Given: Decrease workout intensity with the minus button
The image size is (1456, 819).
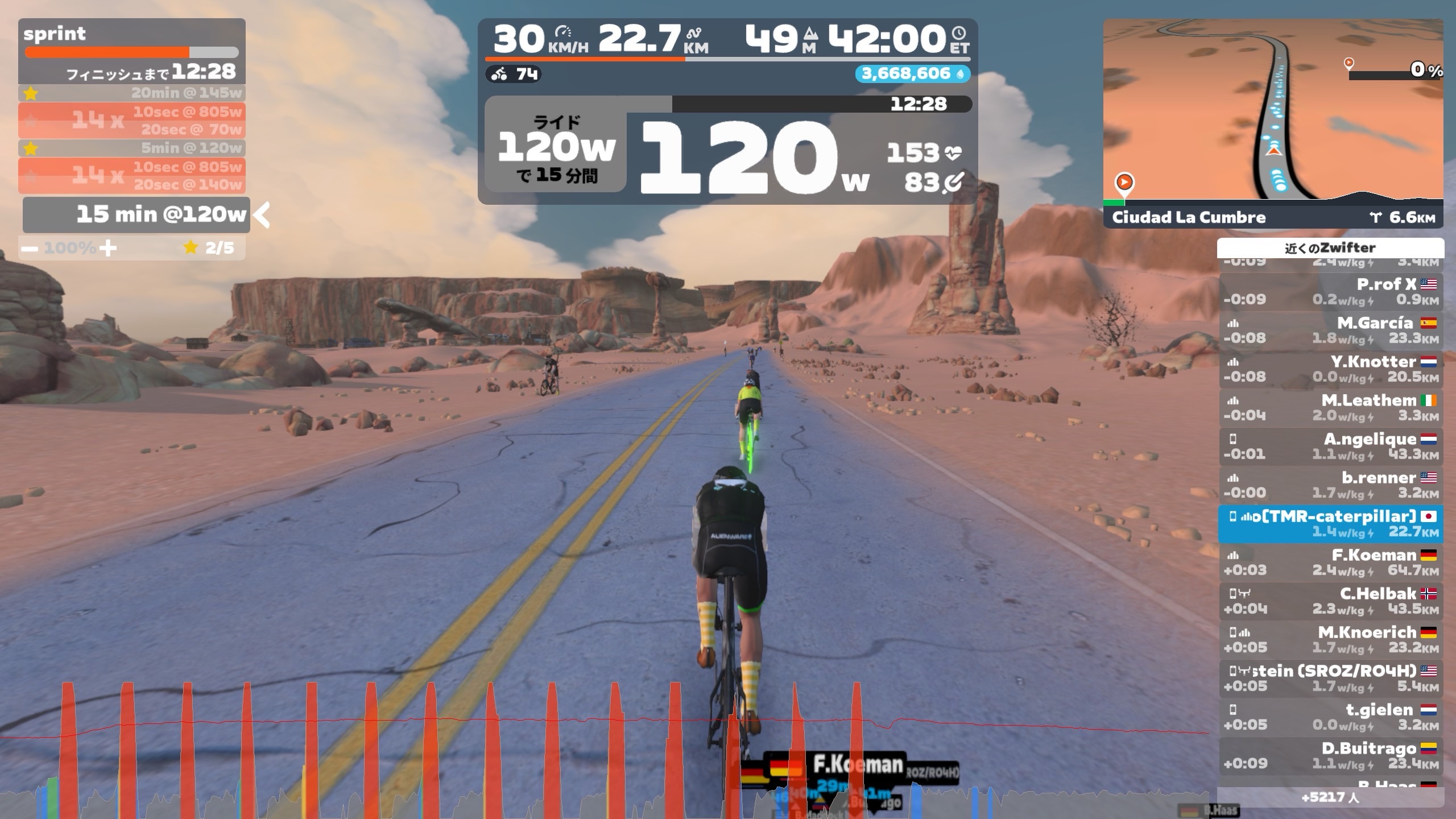Looking at the screenshot, I should pos(30,248).
